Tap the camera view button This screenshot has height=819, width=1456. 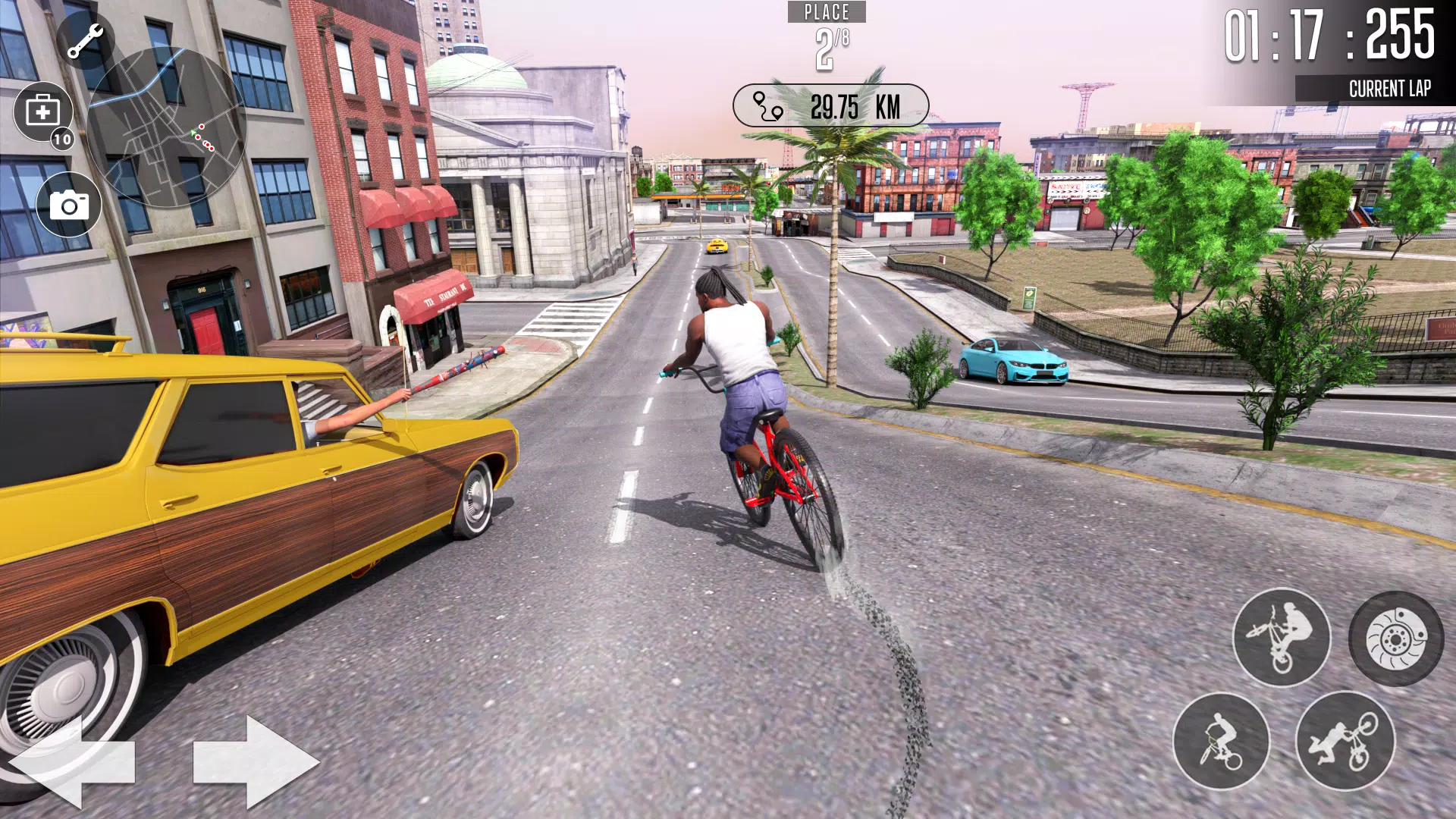click(x=69, y=205)
